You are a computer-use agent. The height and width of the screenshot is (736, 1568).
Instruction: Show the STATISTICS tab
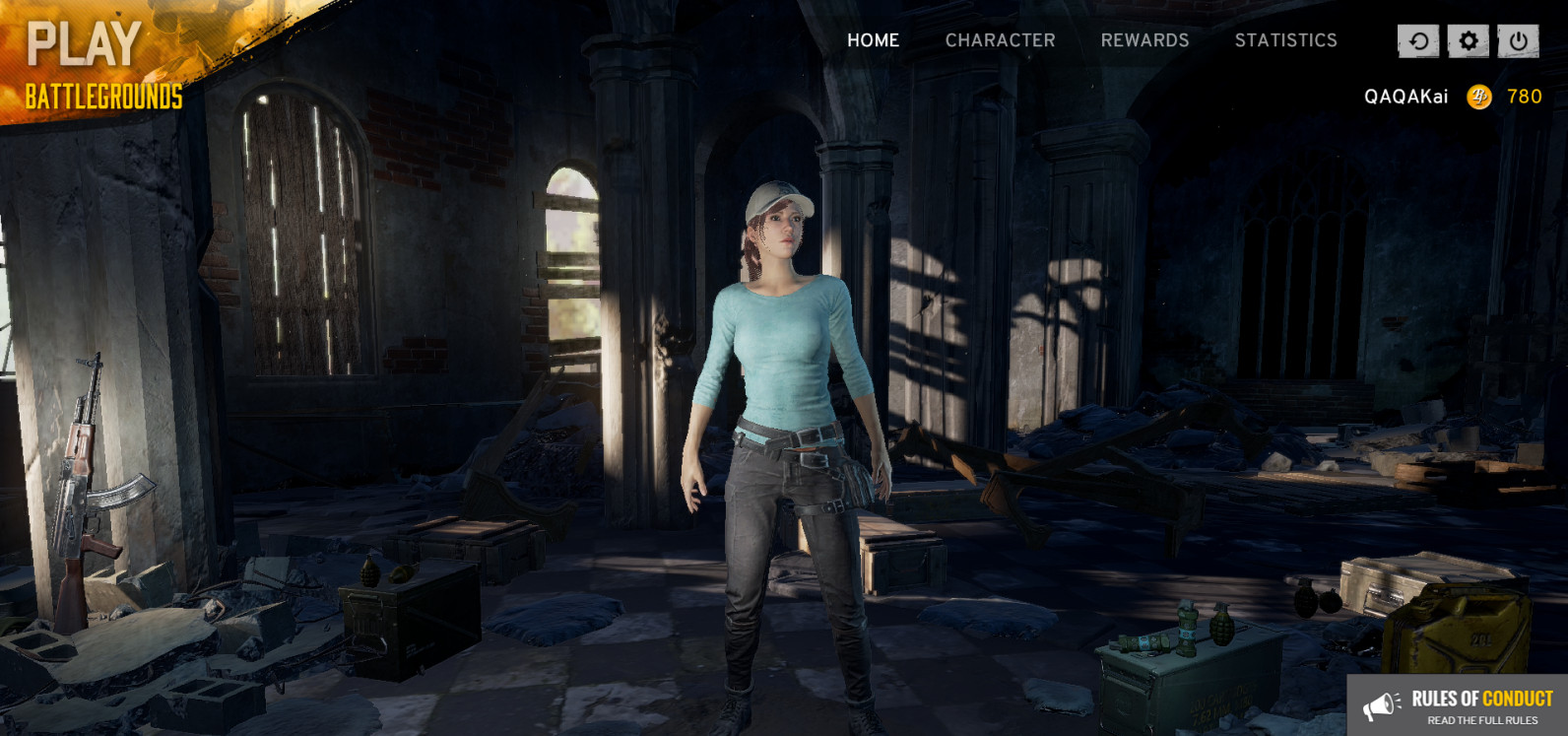pyautogui.click(x=1285, y=40)
